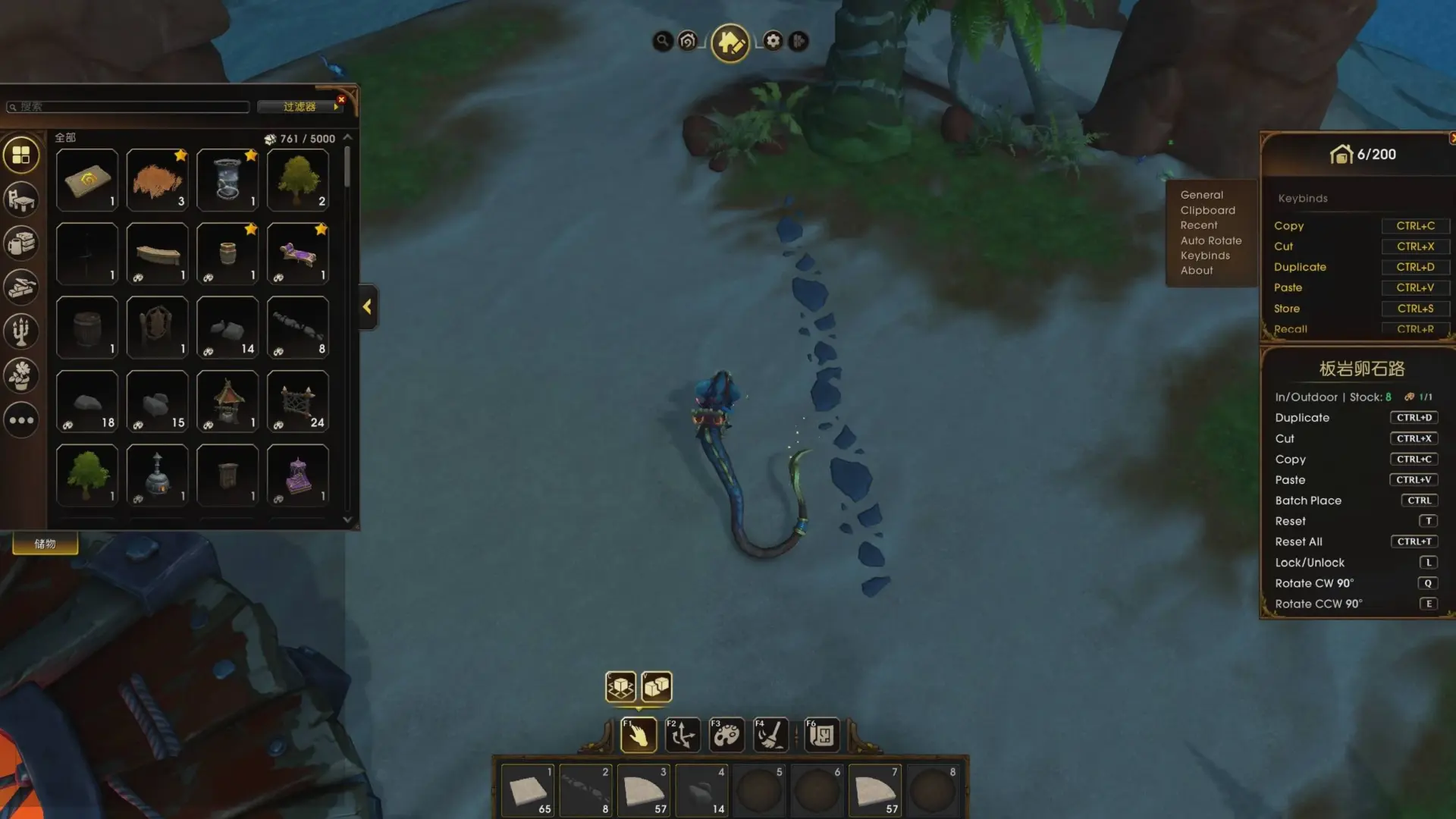Image resolution: width=1456 pixels, height=819 pixels.
Task: Select the F4 broom cleanup tool
Action: tap(769, 734)
